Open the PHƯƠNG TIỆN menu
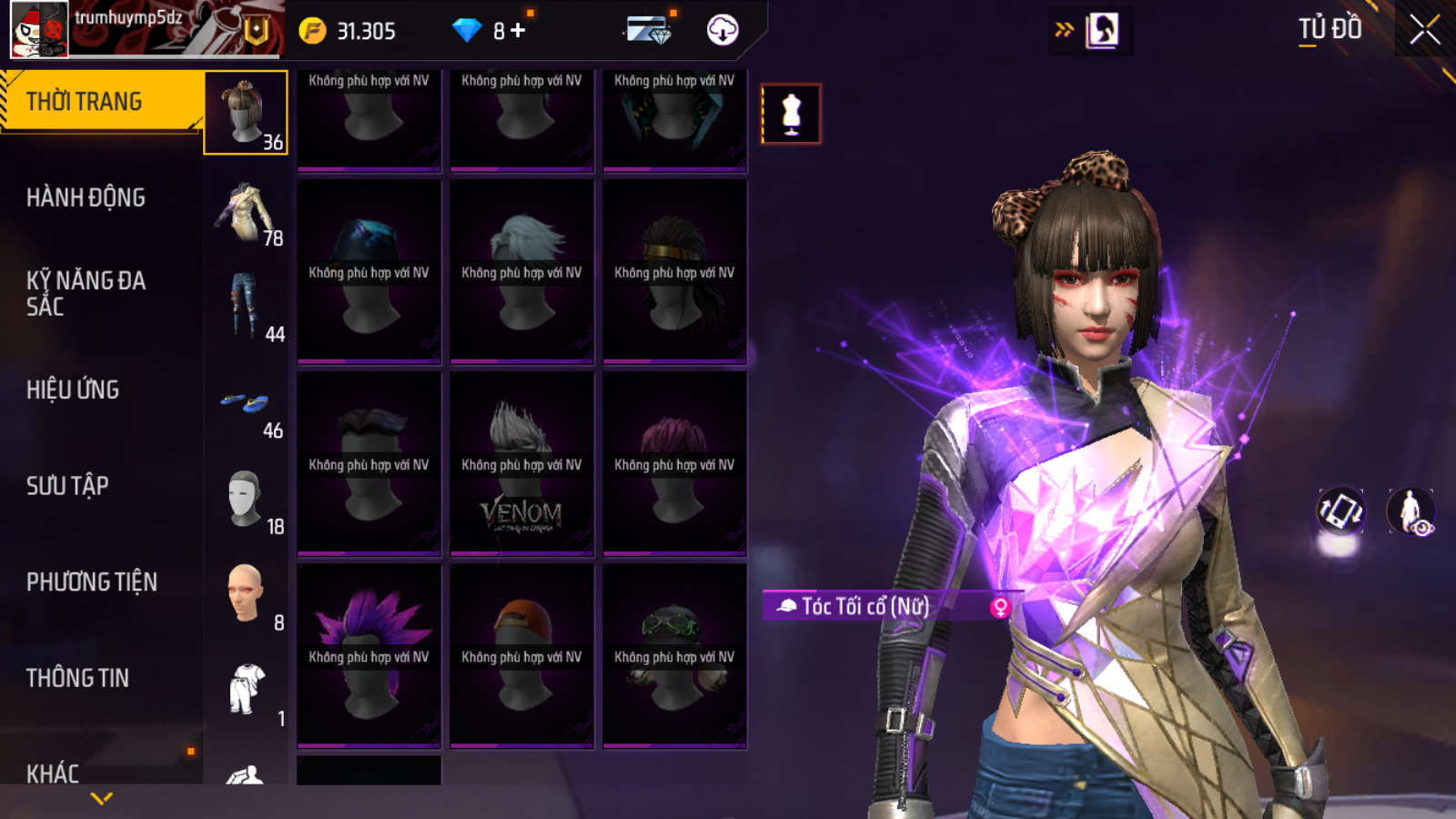This screenshot has height=819, width=1456. (x=91, y=582)
